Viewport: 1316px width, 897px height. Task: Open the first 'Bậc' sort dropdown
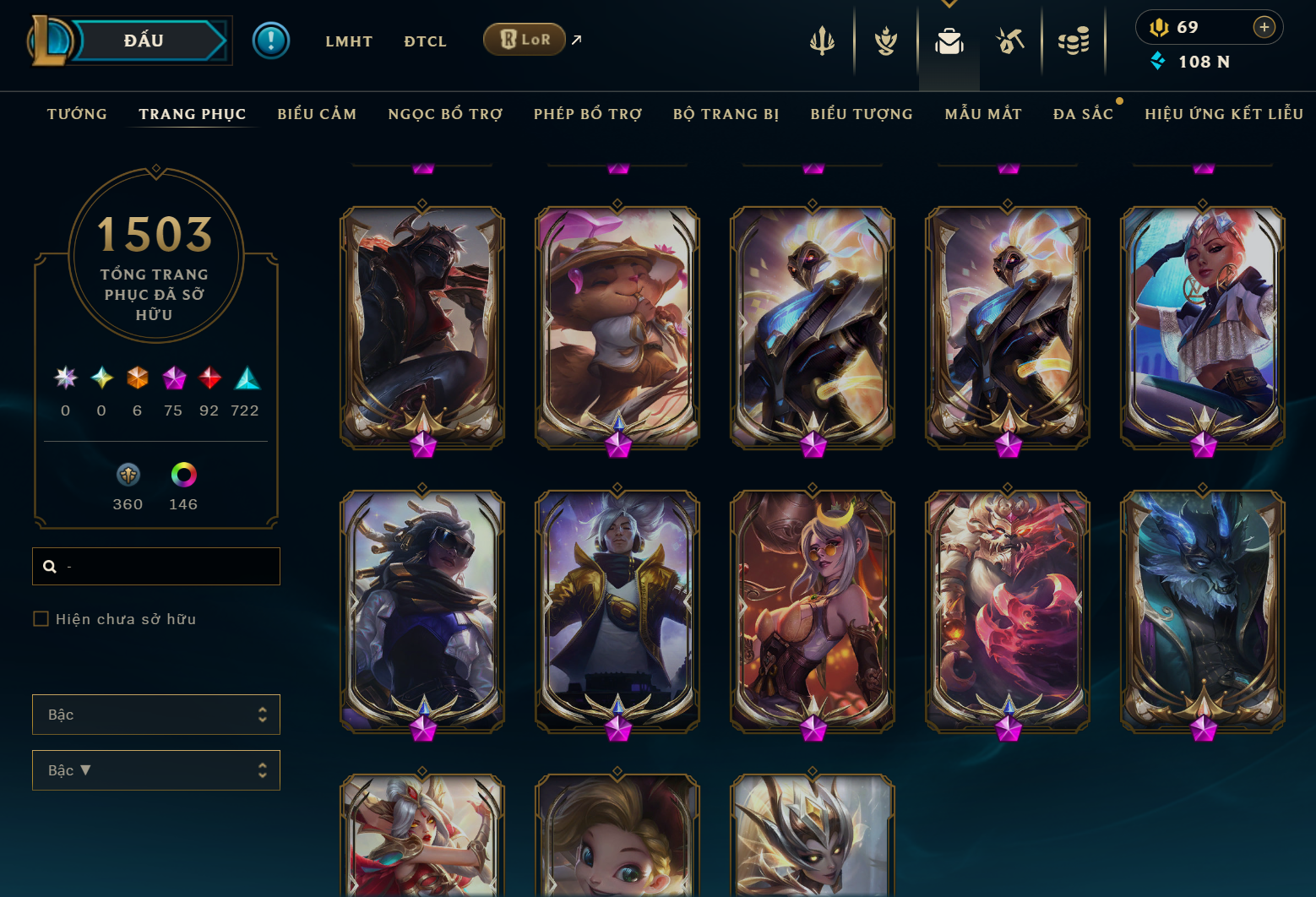(155, 714)
